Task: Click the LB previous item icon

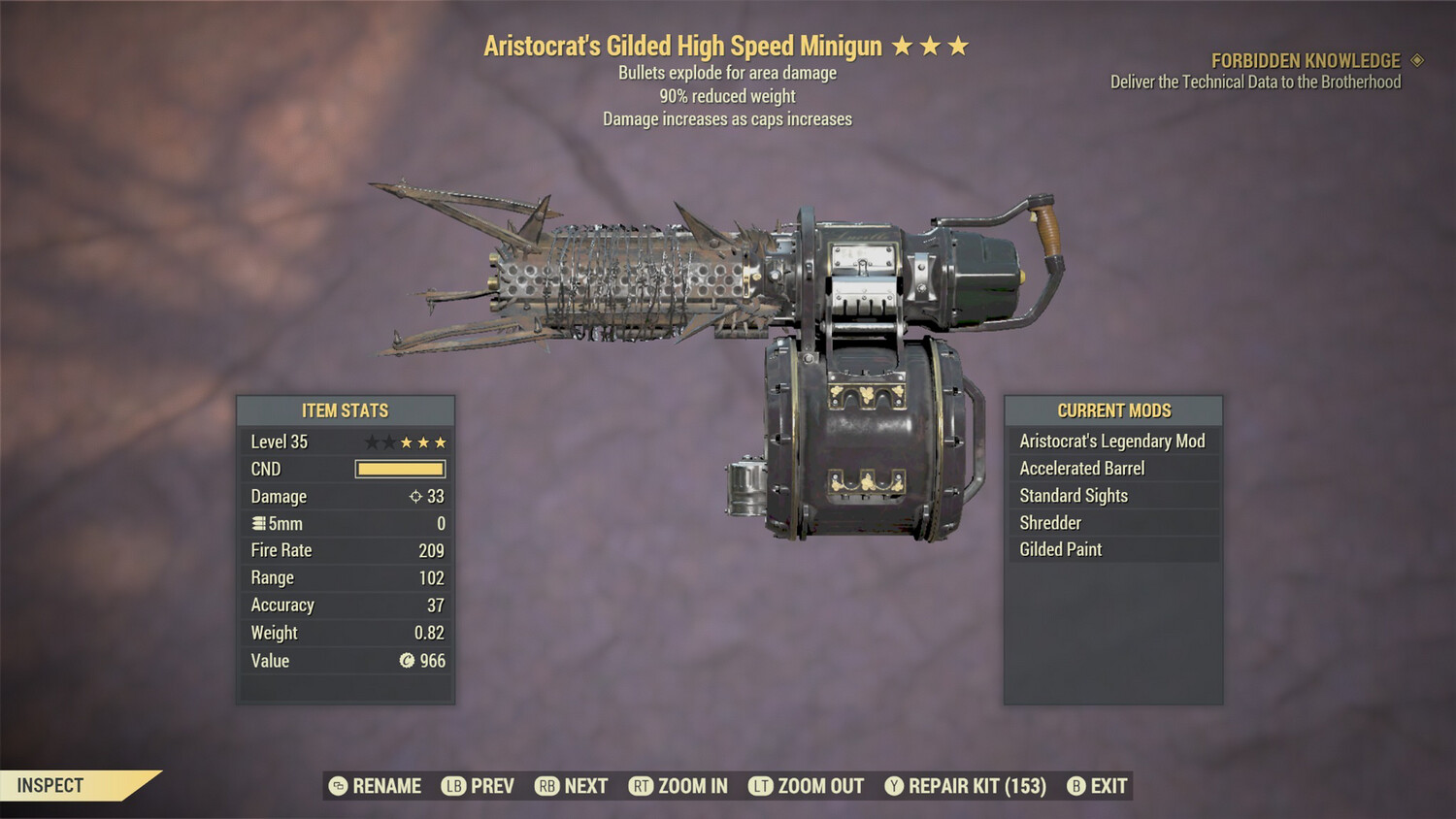Action: click(453, 786)
